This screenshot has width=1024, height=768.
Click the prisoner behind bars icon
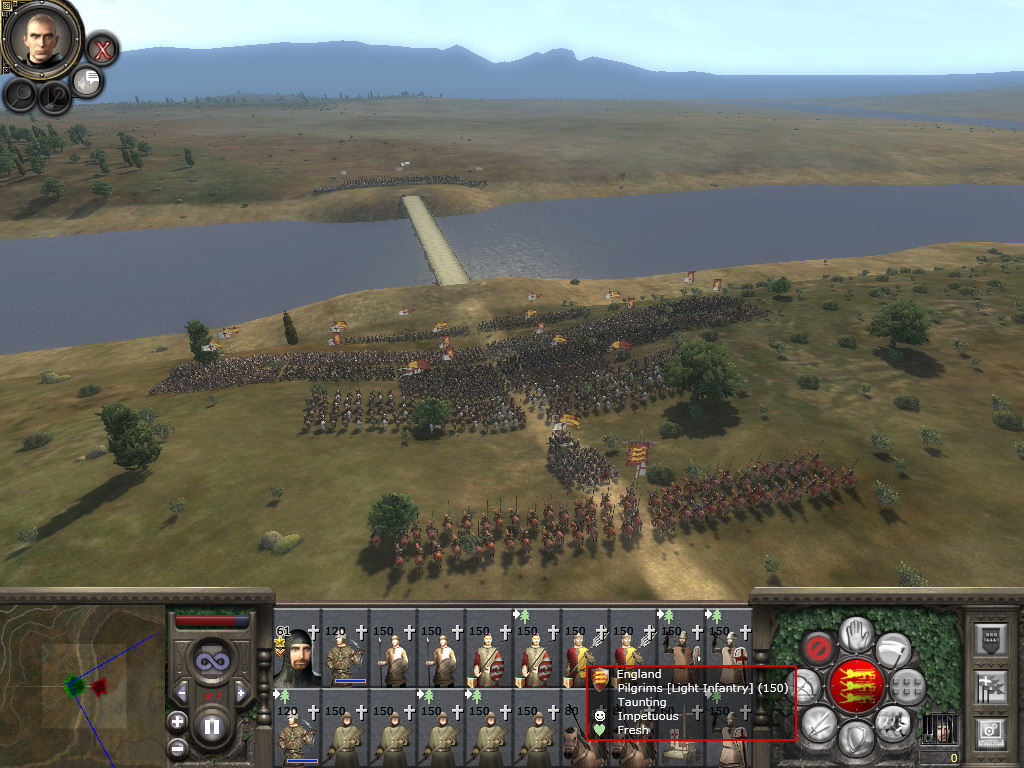coord(940,728)
